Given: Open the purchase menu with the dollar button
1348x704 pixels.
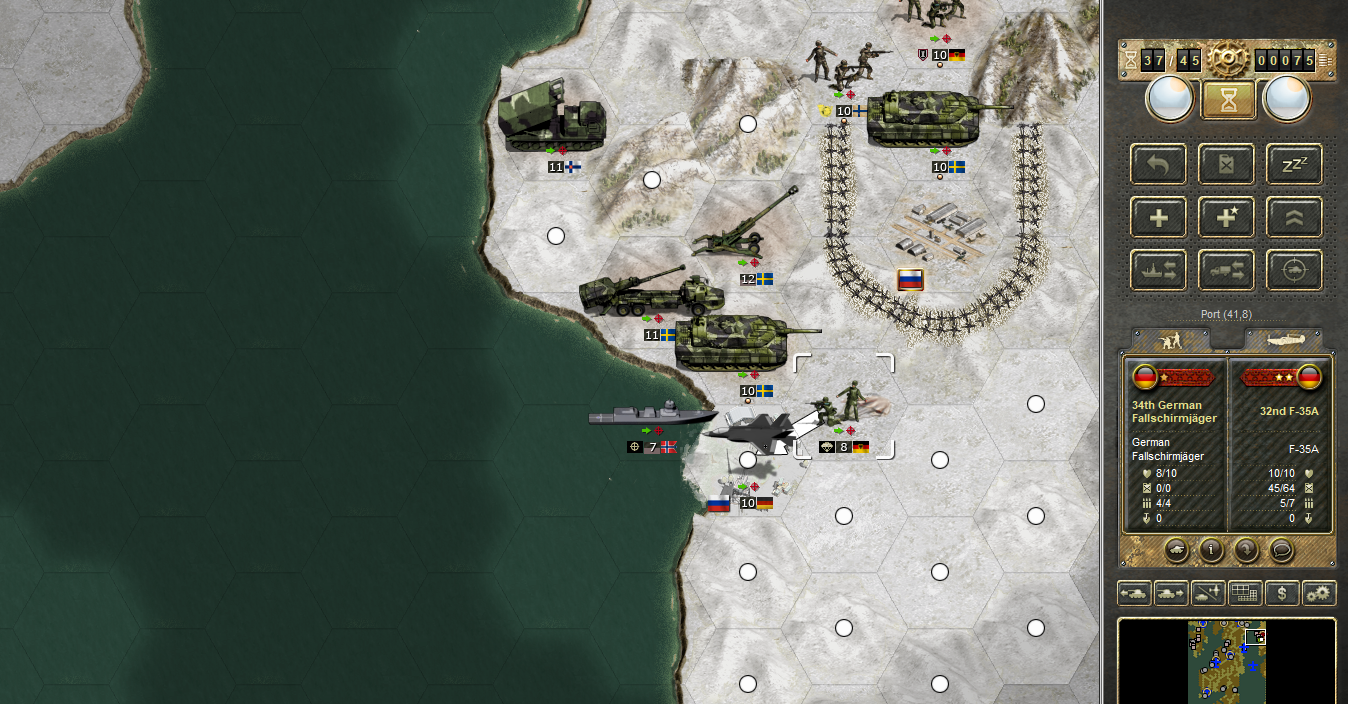Looking at the screenshot, I should coord(1282,593).
